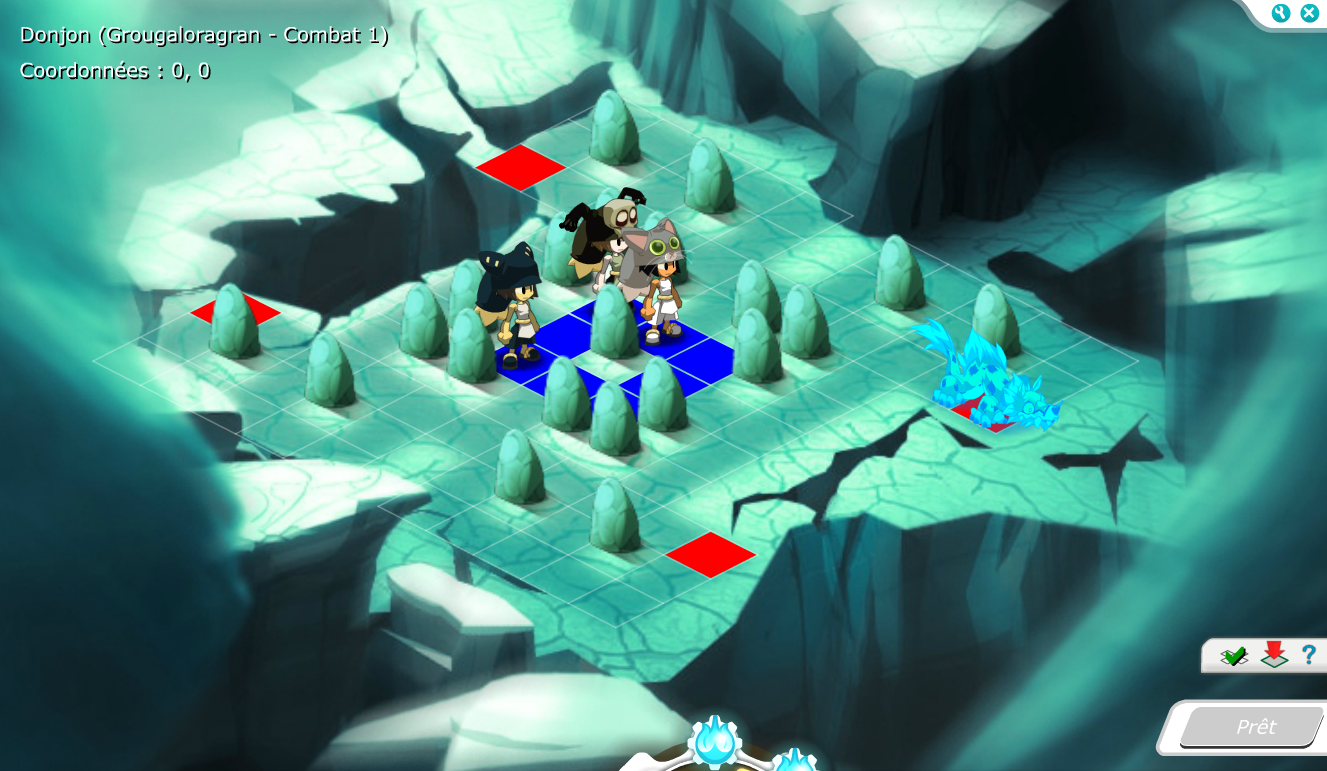The width and height of the screenshot is (1327, 771).
Task: Toggle the green checkmark tiles icon
Action: pos(1234,656)
